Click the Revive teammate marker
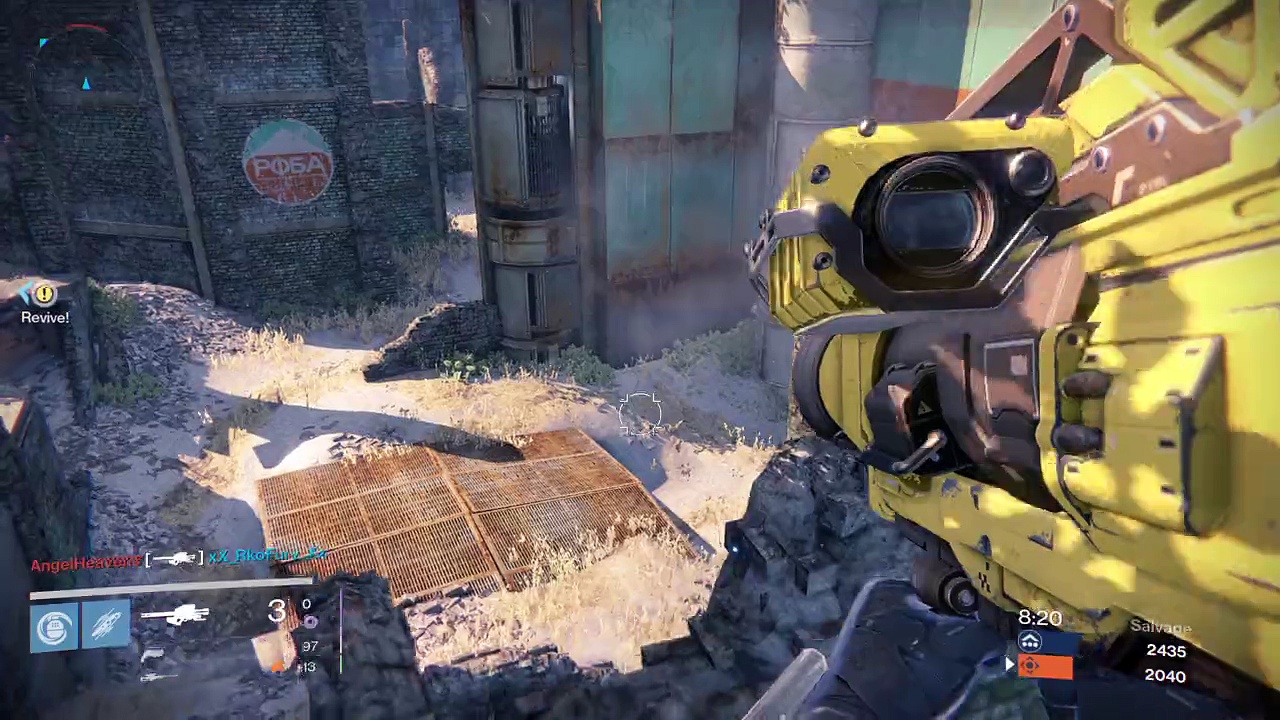Screen dimensions: 1280x720 (45, 296)
